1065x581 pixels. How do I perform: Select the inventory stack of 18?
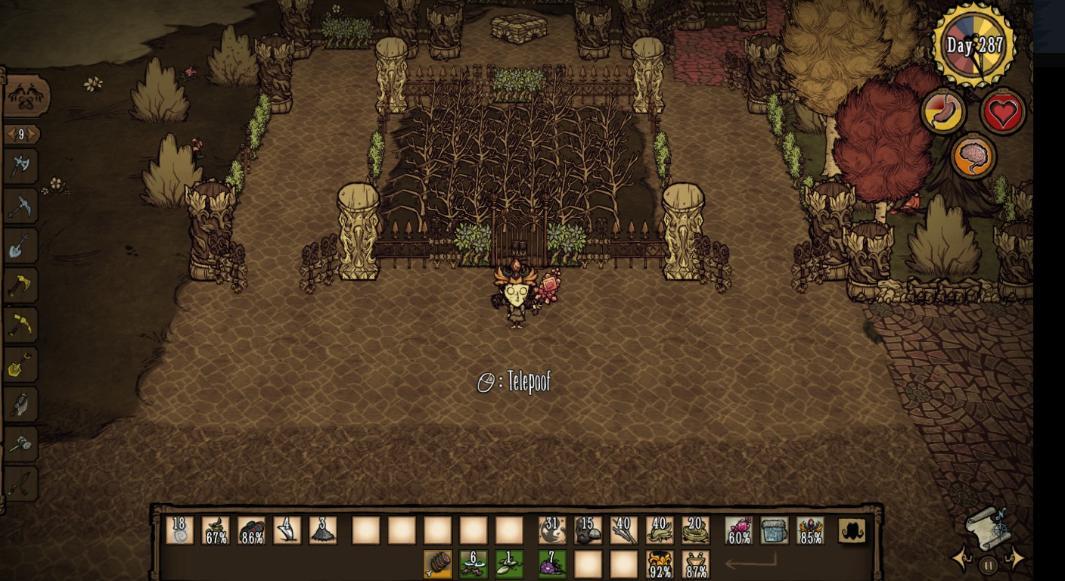click(x=180, y=530)
